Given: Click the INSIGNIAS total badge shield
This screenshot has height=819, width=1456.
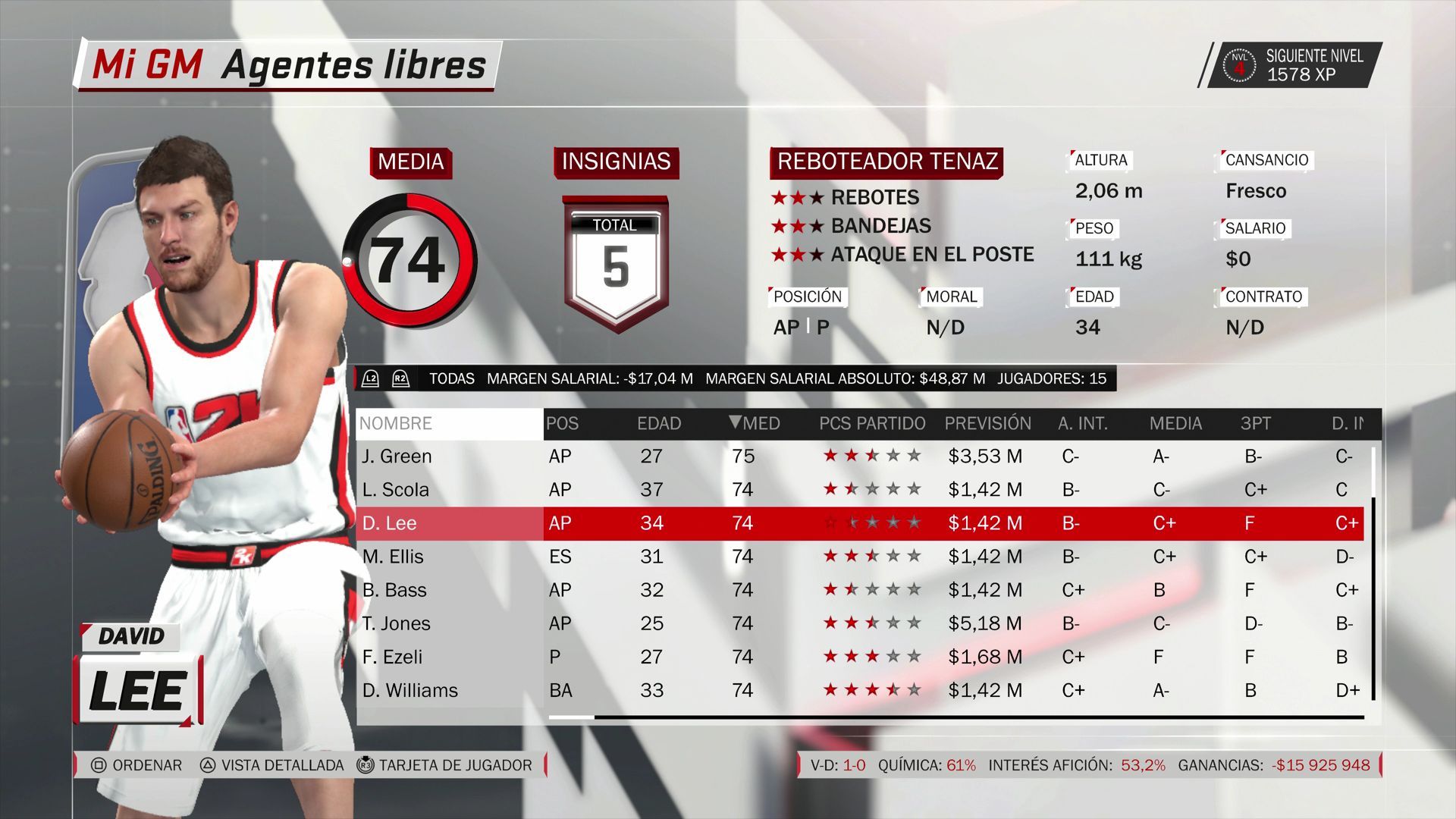Looking at the screenshot, I should (616, 263).
